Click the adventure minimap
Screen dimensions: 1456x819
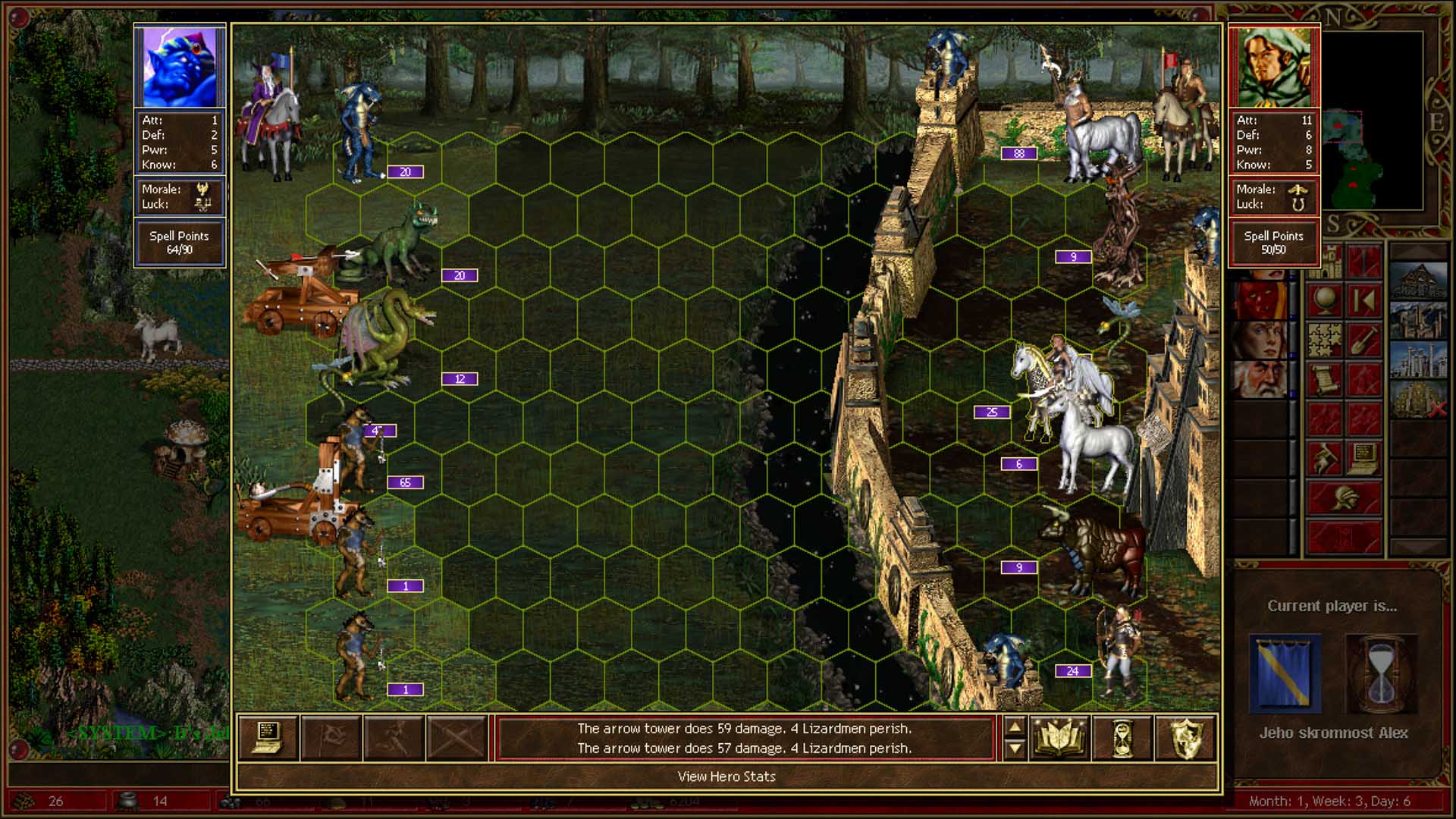[1373, 121]
